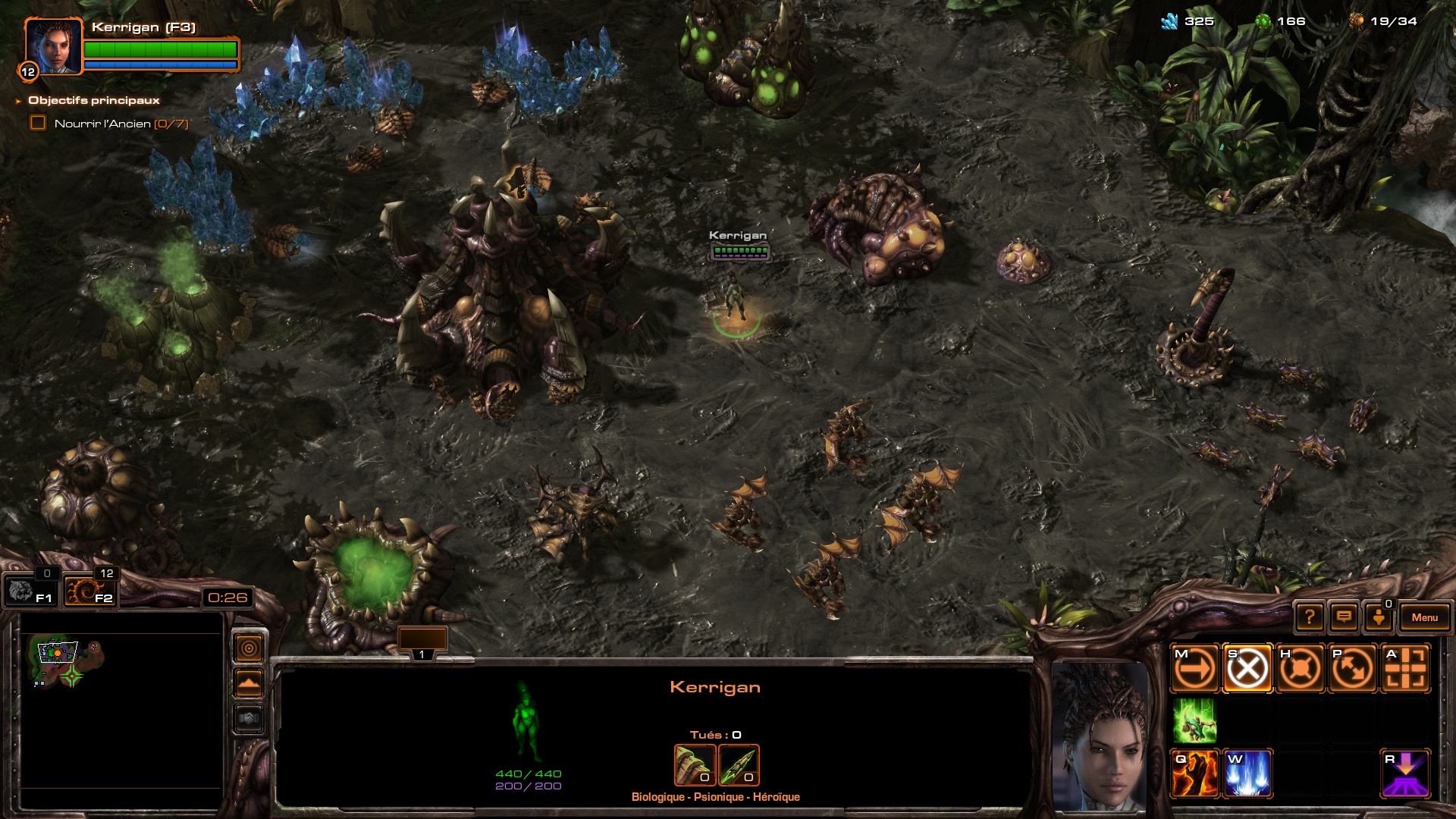Activate the fiery Q ability
1456x819 pixels.
pos(1195,773)
